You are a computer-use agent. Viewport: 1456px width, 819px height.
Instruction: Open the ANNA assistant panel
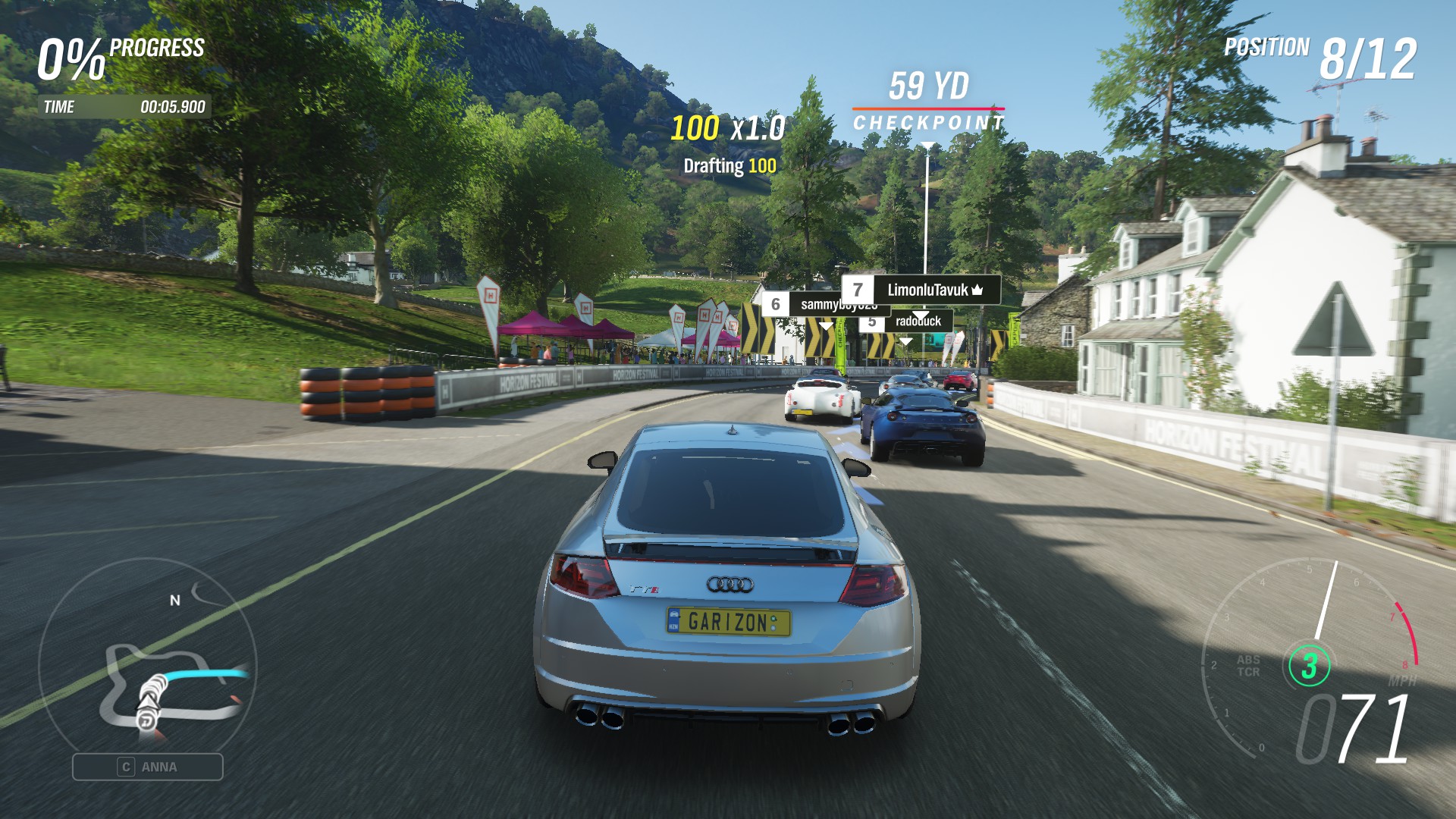pyautogui.click(x=148, y=767)
